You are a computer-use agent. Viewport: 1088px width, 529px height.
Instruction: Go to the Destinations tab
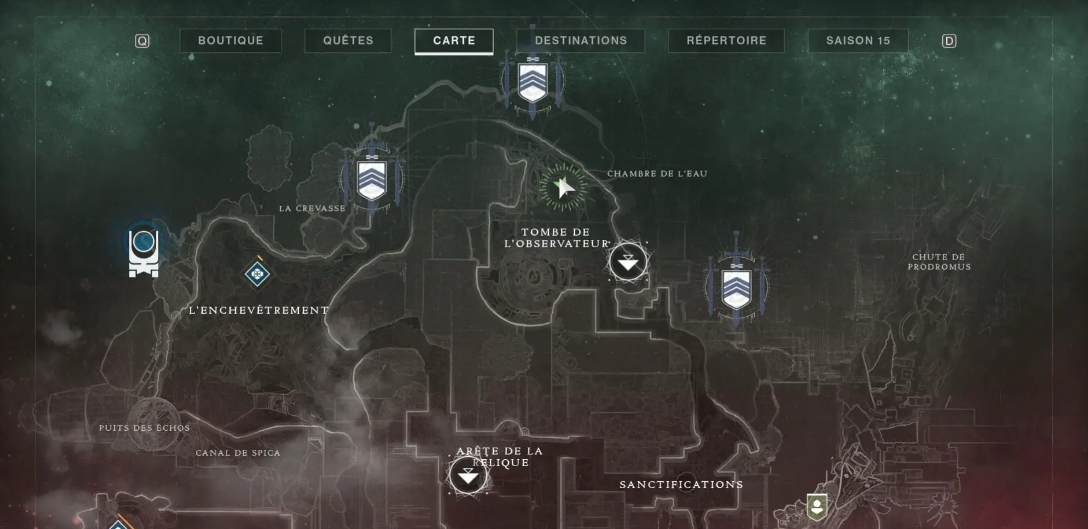(x=580, y=41)
